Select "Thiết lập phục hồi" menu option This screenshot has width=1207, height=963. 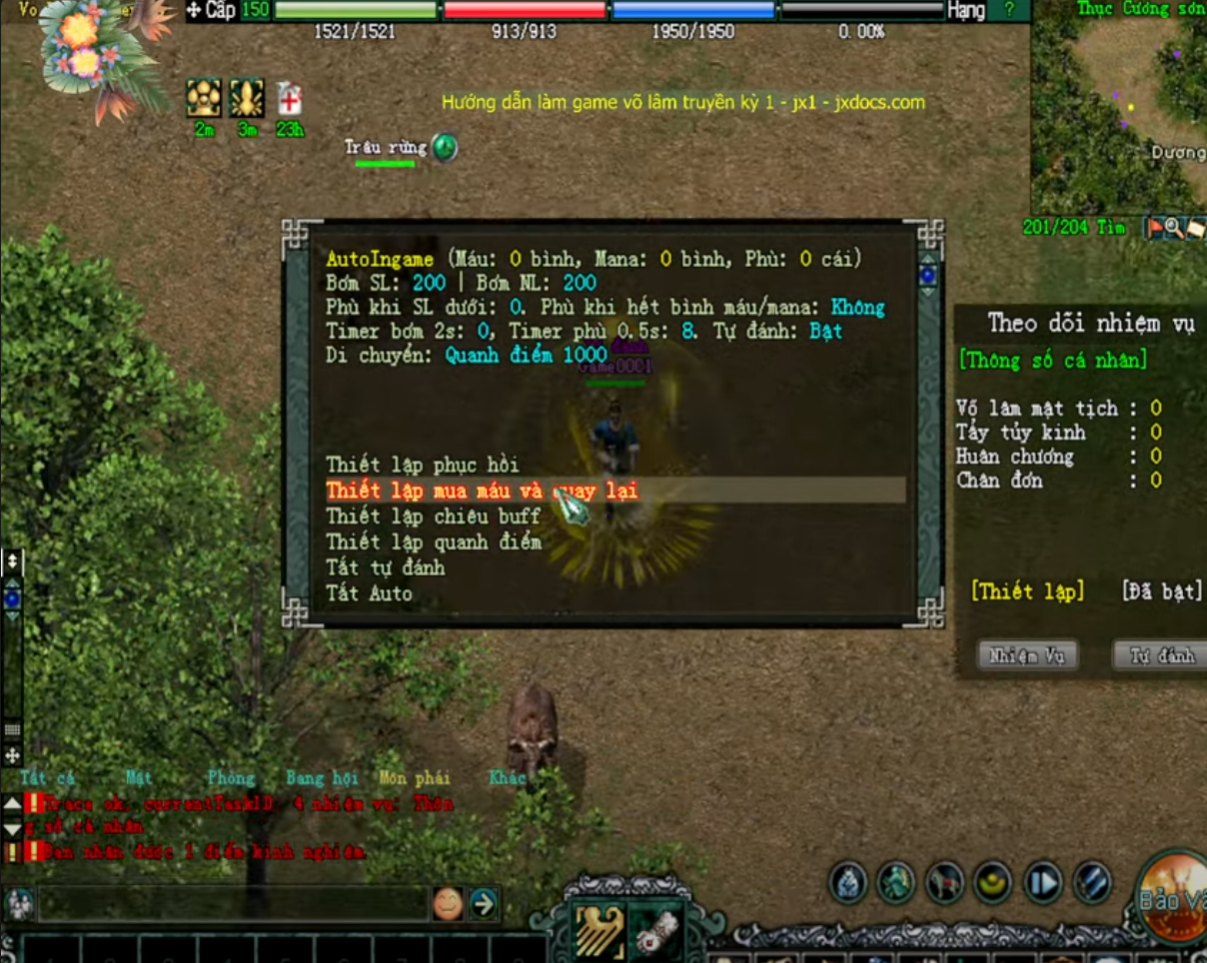[x=422, y=465]
